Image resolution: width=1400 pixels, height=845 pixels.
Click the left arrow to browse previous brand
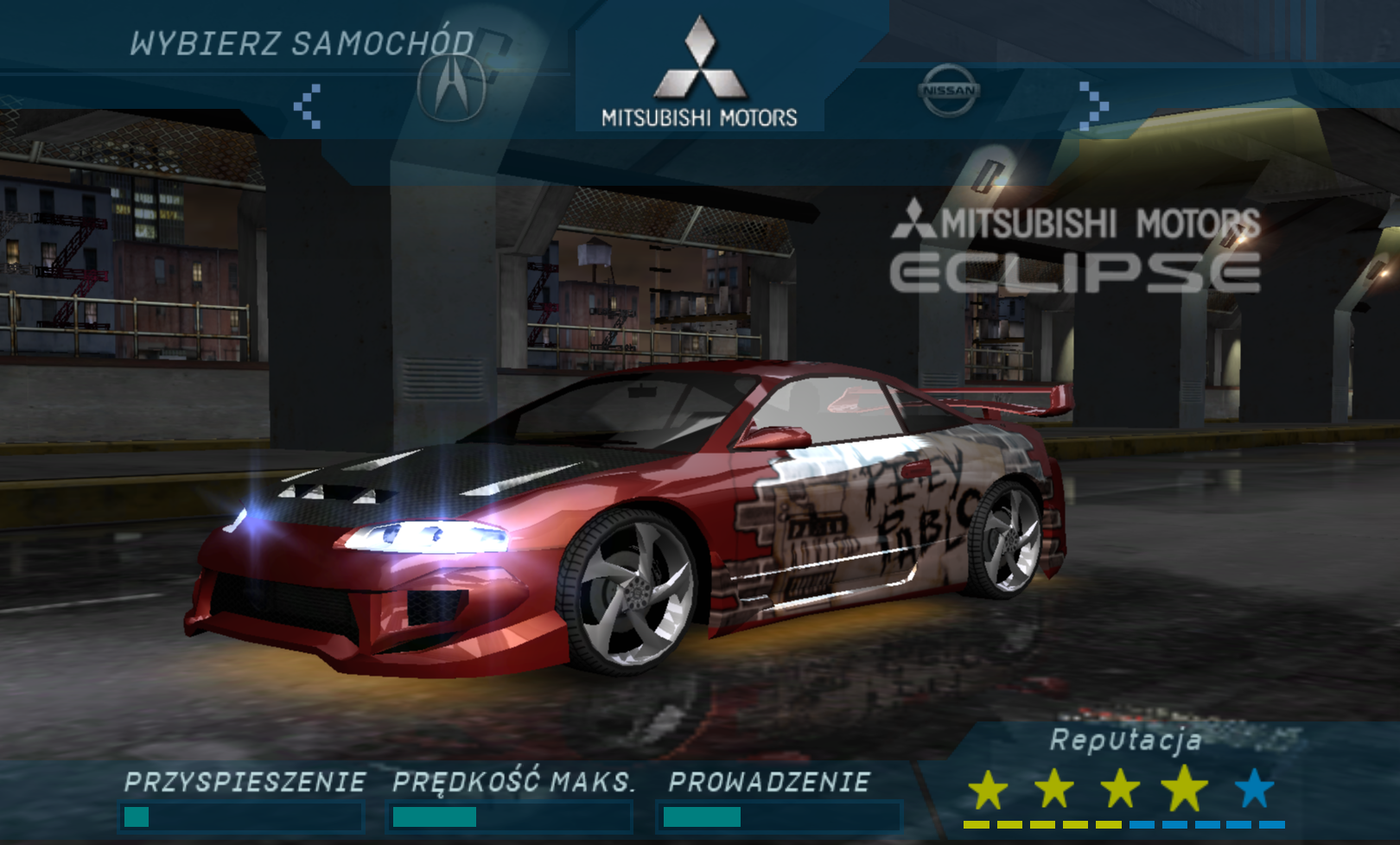click(x=308, y=106)
